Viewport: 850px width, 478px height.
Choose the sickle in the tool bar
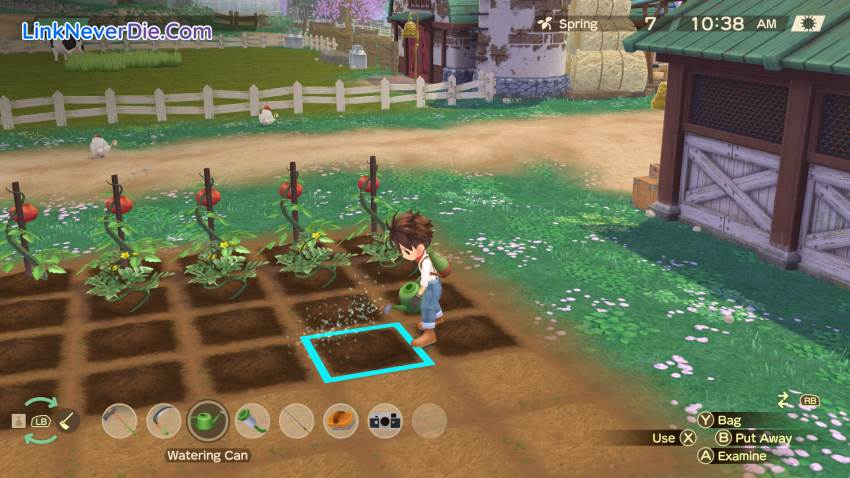(164, 421)
